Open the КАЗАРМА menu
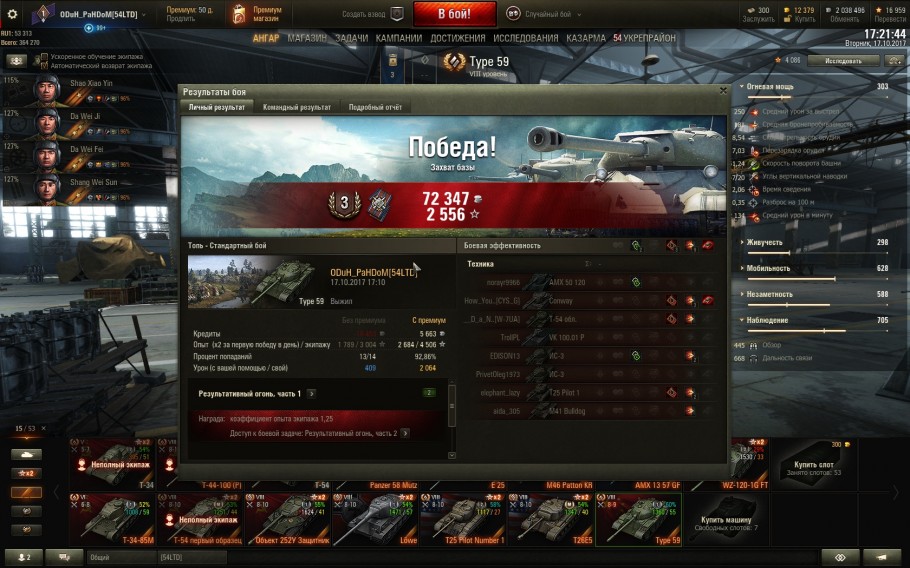Screen dimensions: 910x568 click(585, 38)
